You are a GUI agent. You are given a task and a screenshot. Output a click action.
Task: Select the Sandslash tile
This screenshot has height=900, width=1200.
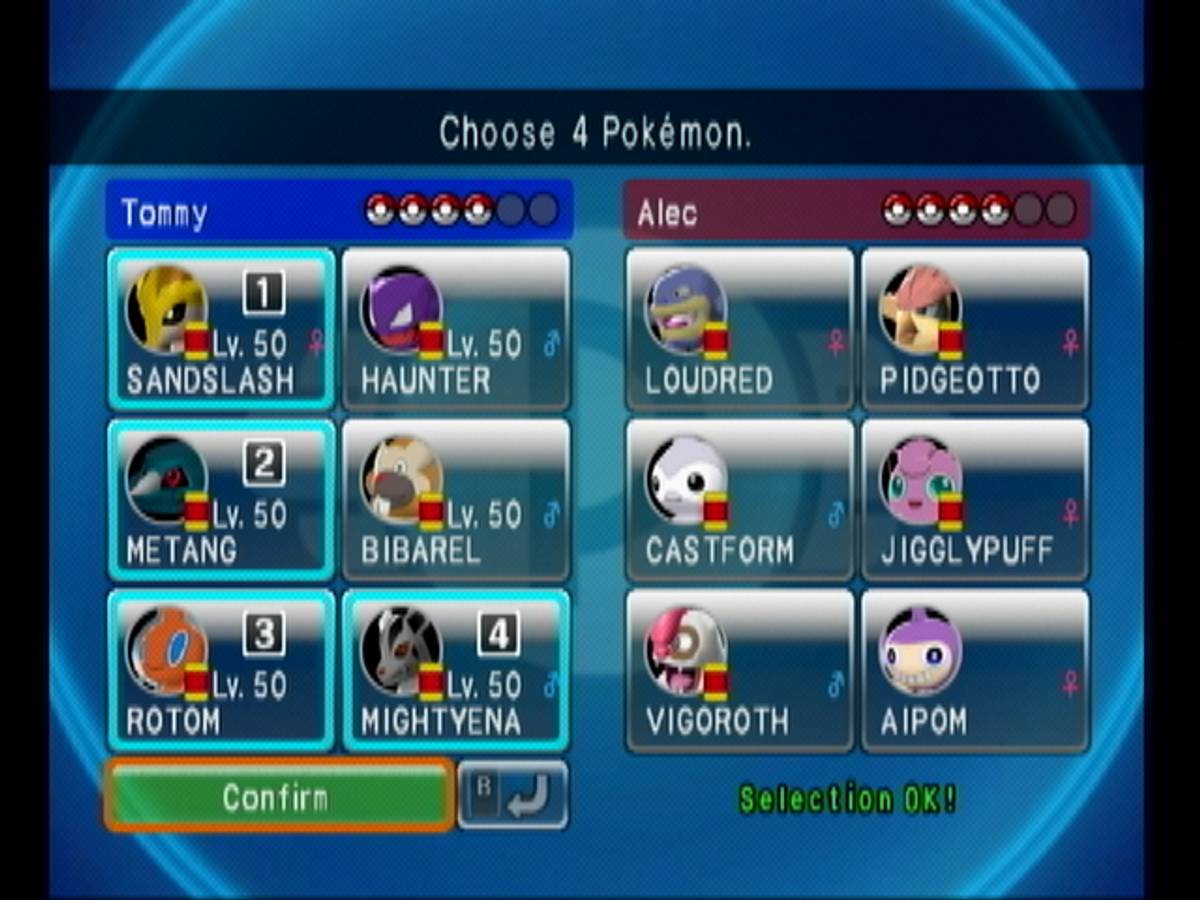click(x=220, y=329)
